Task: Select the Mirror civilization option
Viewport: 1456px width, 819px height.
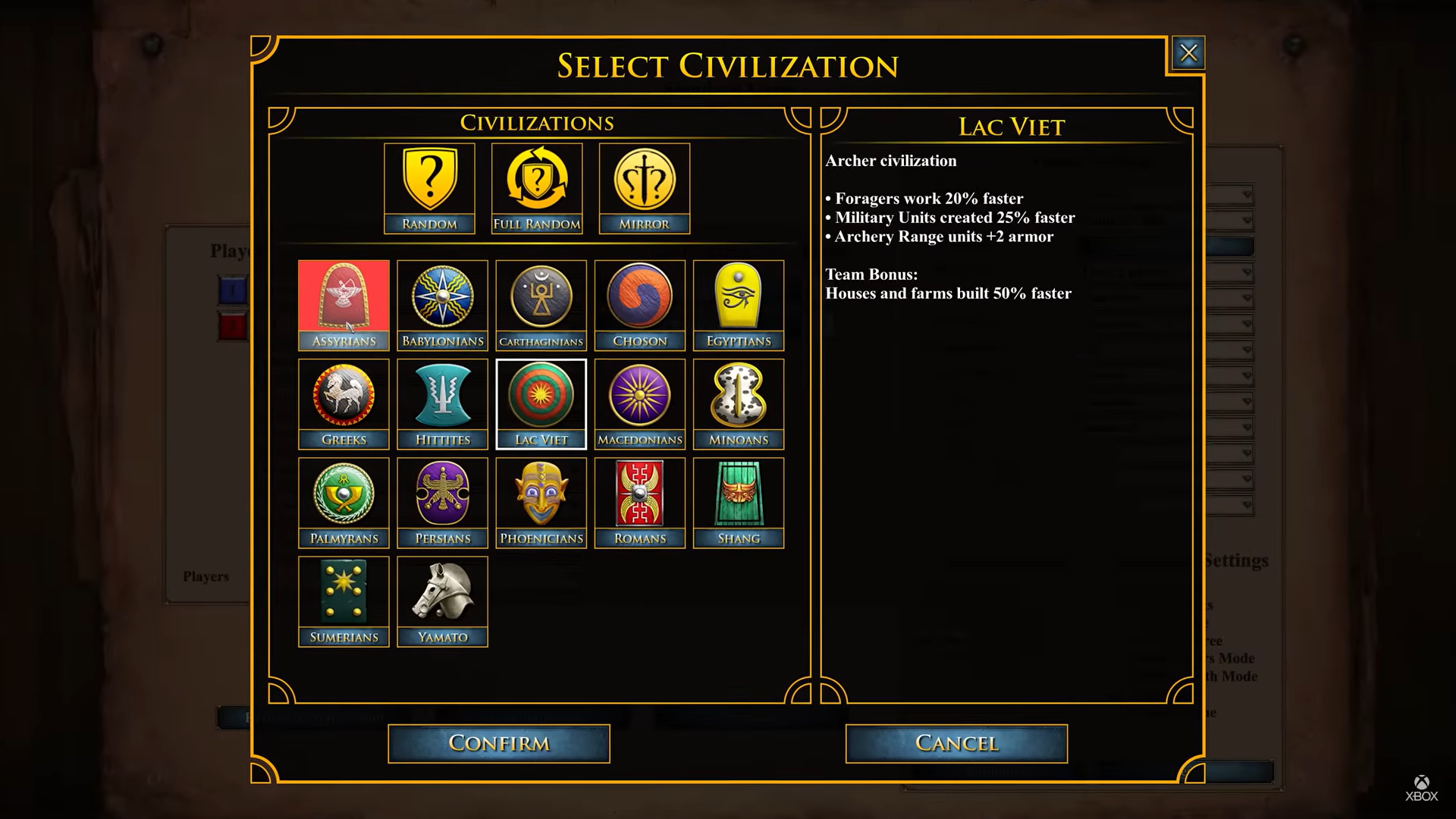Action: tap(645, 188)
